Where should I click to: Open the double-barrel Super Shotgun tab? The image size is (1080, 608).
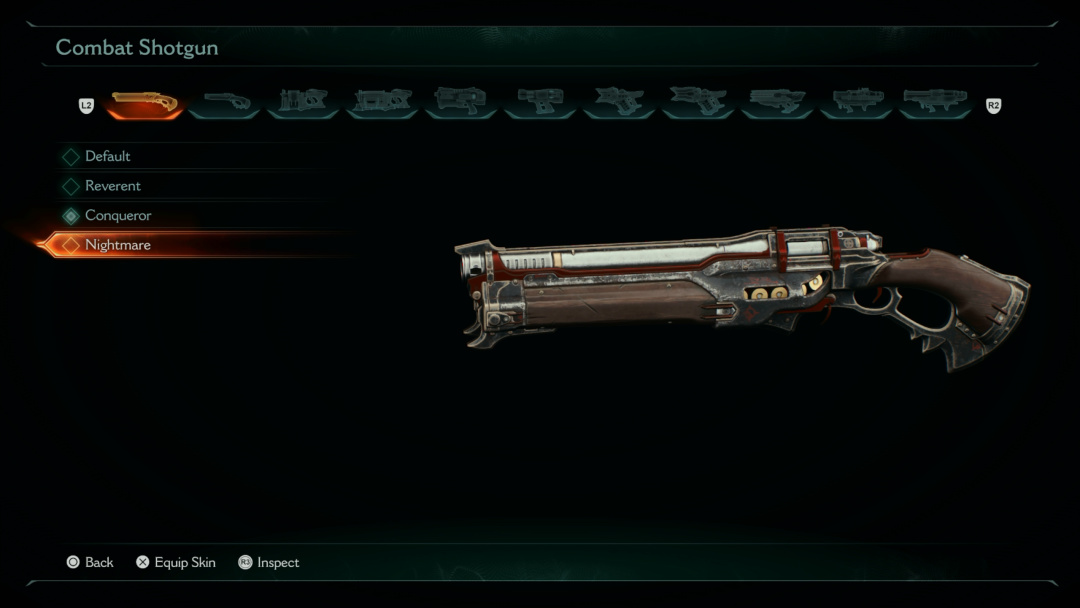[226, 102]
